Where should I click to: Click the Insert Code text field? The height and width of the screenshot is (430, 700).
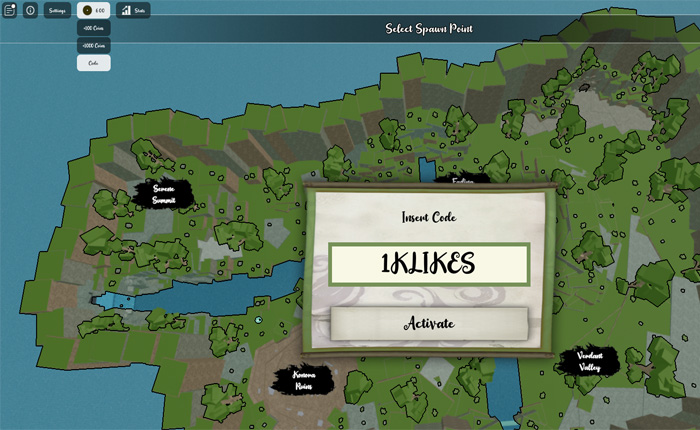pos(428,263)
